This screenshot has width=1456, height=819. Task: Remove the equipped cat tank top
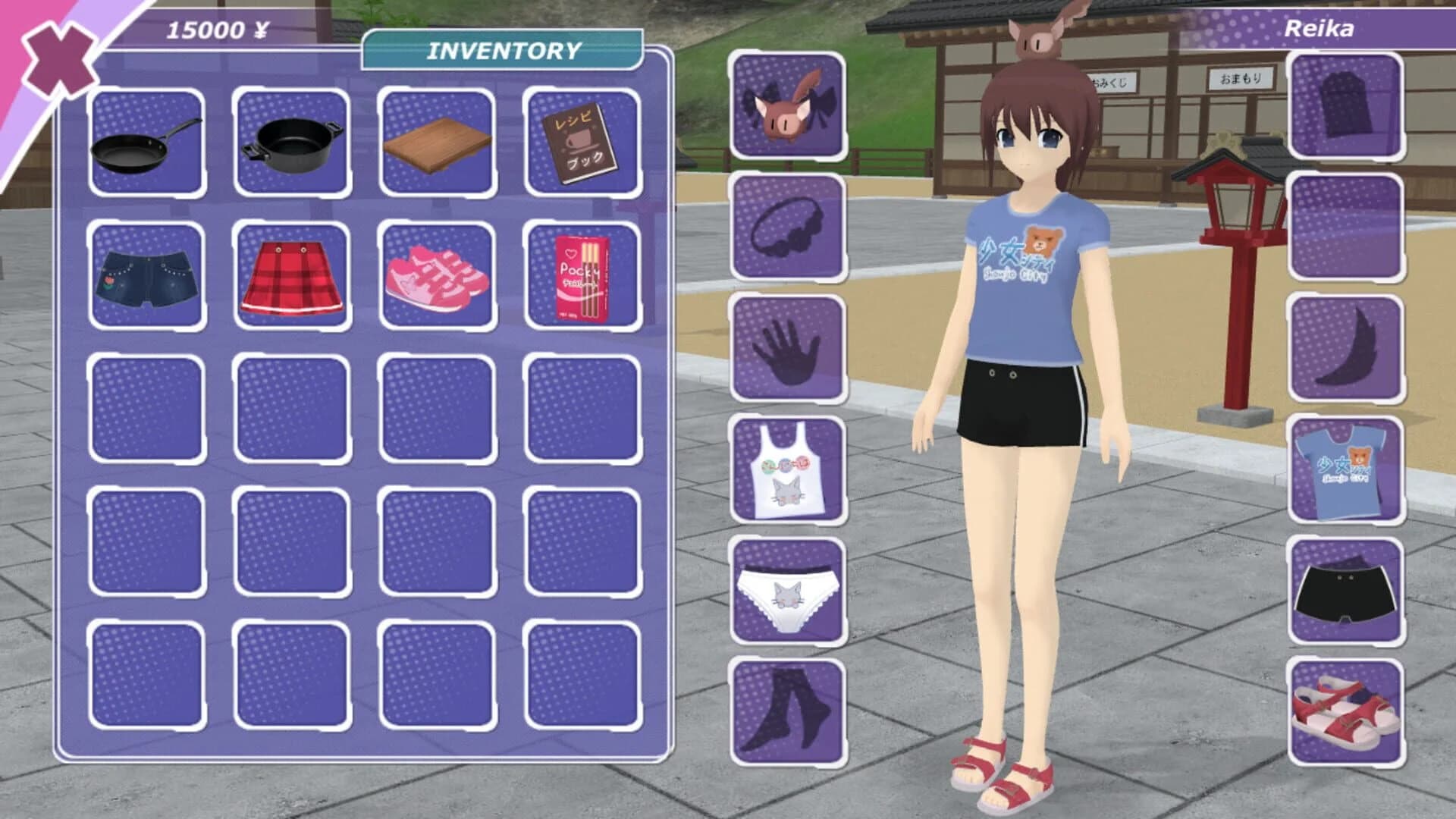point(785,471)
